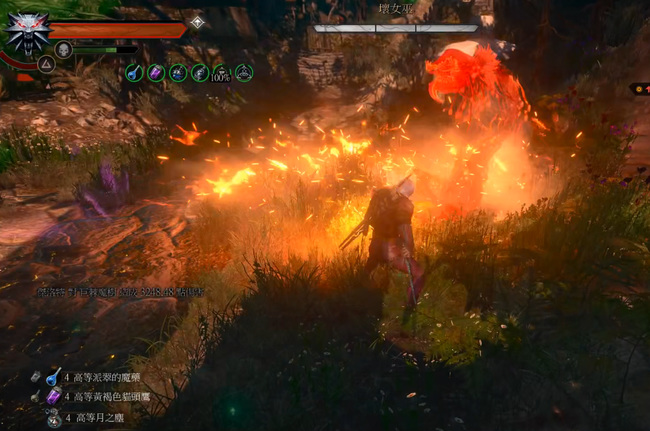The height and width of the screenshot is (431, 650).
Task: Use the purple 高等黃褐色貓頭鷹 potion slot
Action: pyautogui.click(x=53, y=398)
